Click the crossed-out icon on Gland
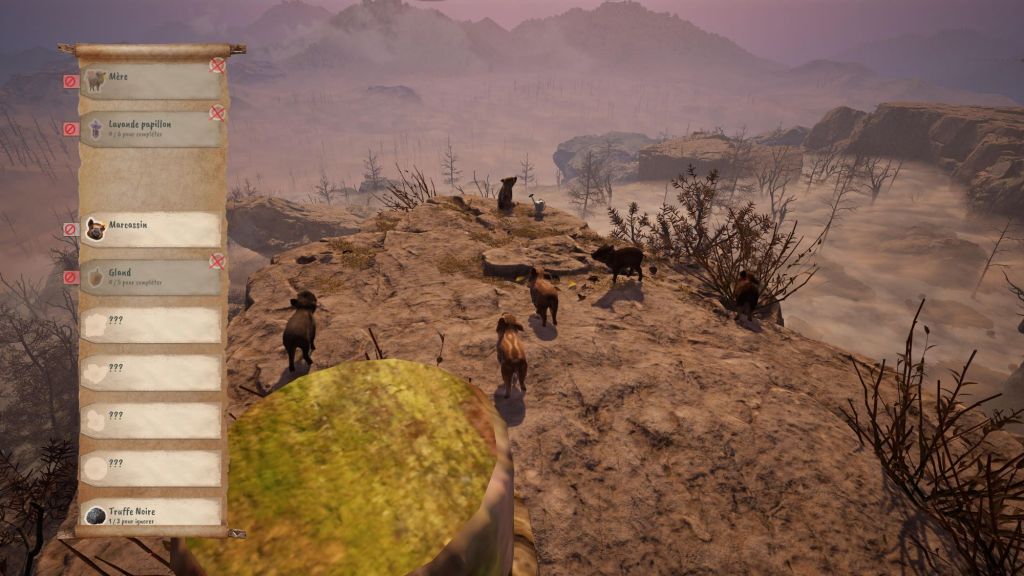This screenshot has width=1024, height=576. click(x=217, y=261)
